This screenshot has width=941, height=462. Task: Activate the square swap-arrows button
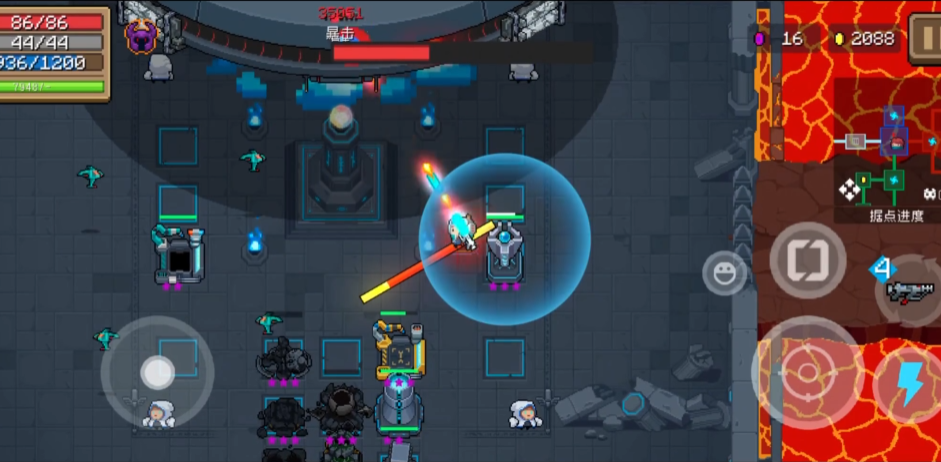click(807, 260)
